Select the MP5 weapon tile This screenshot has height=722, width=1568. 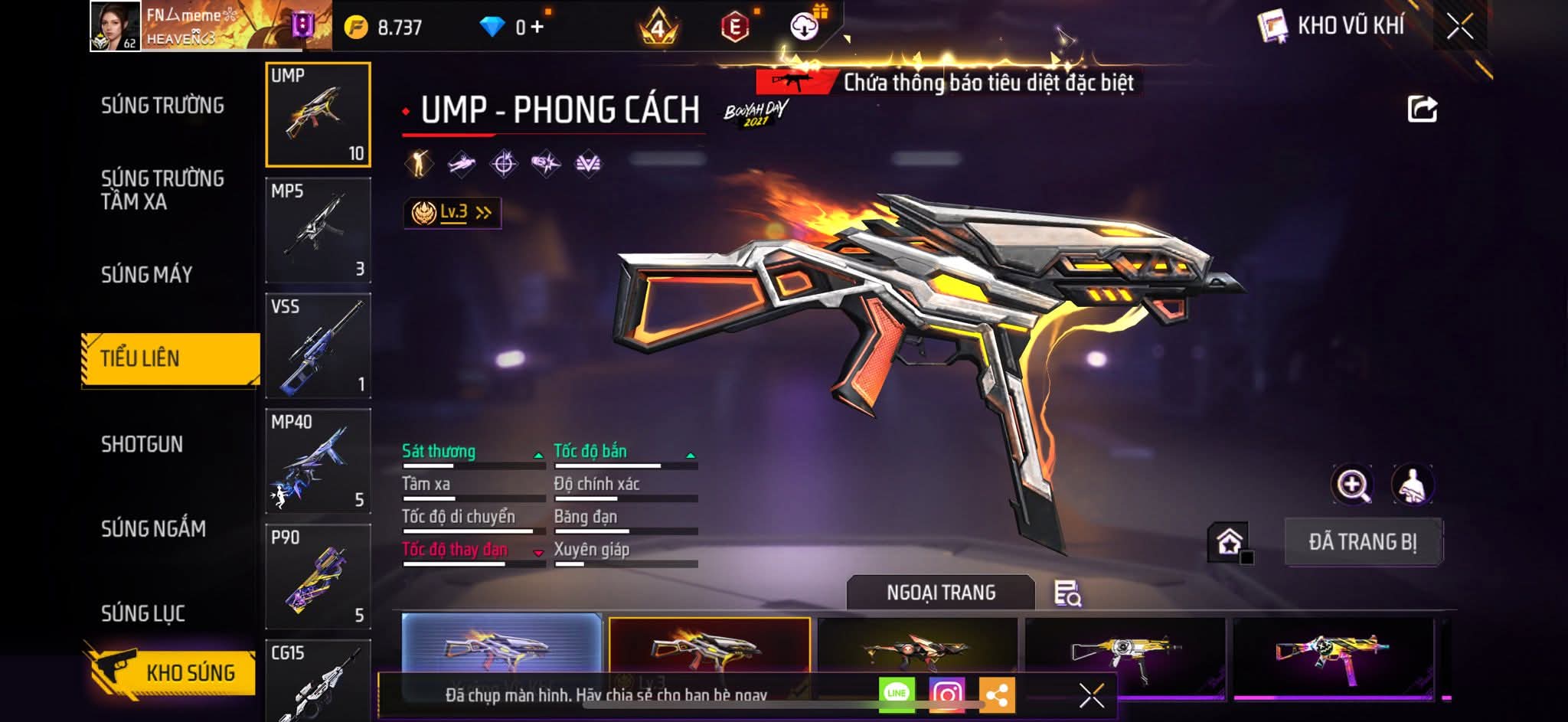[x=318, y=230]
